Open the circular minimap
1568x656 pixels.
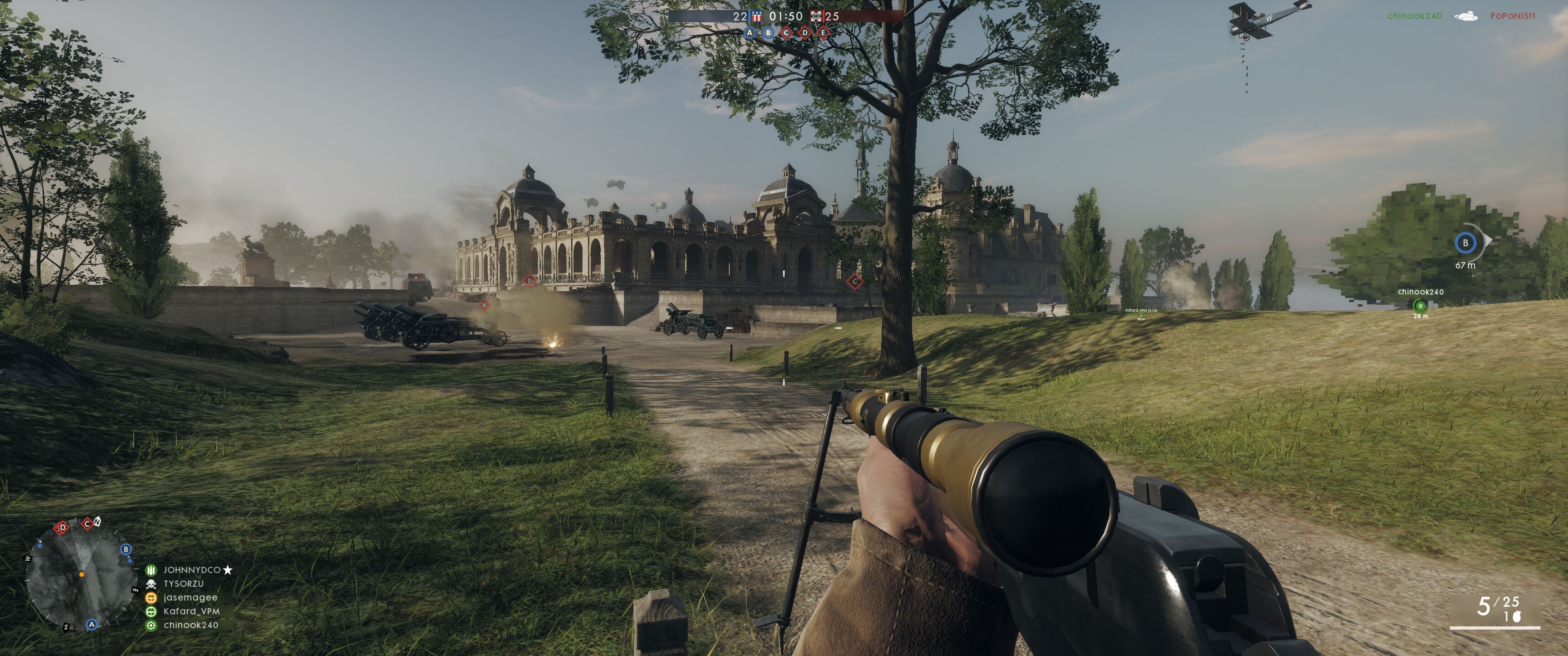click(x=81, y=576)
